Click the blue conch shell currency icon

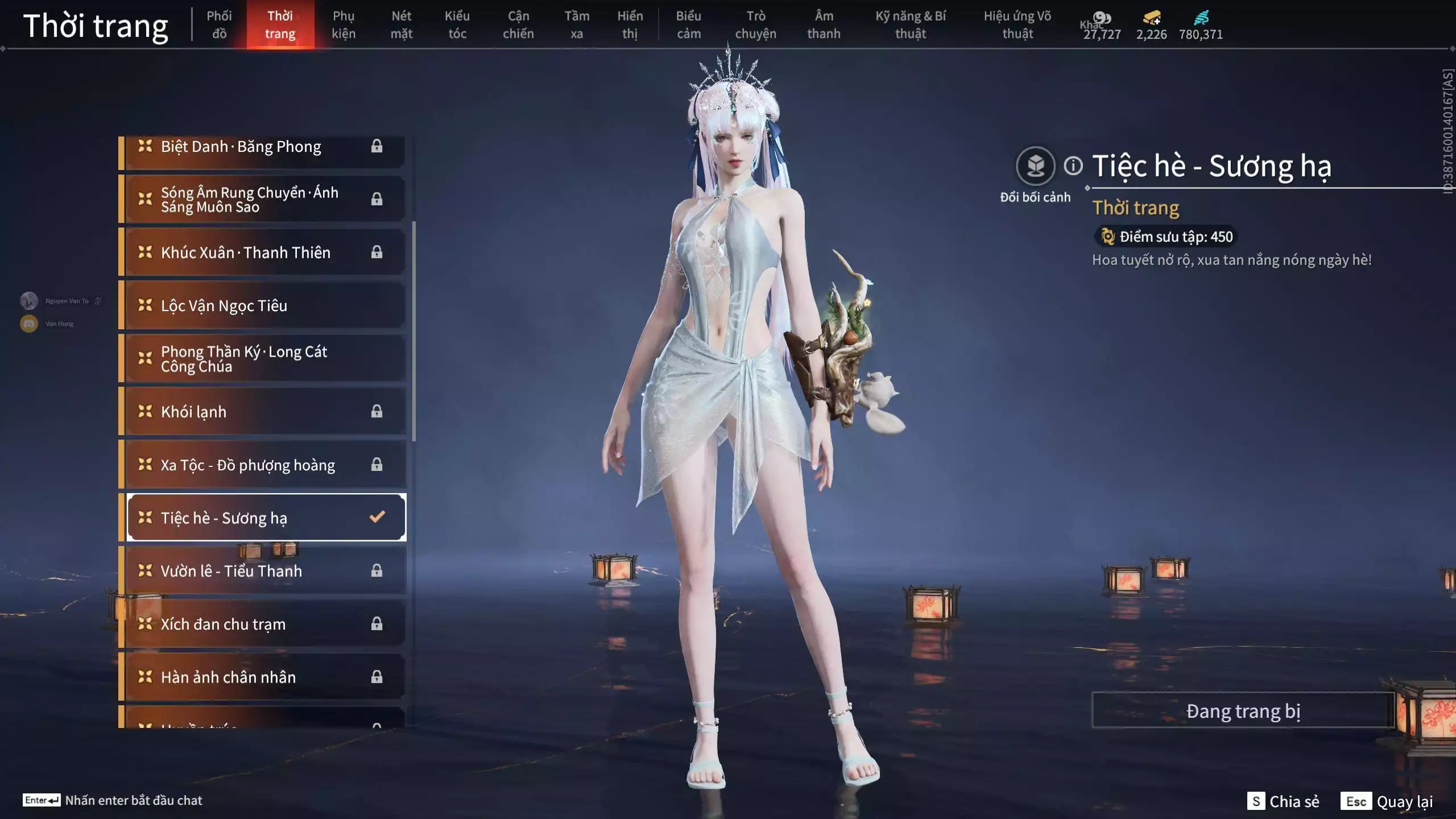[x=1201, y=17]
